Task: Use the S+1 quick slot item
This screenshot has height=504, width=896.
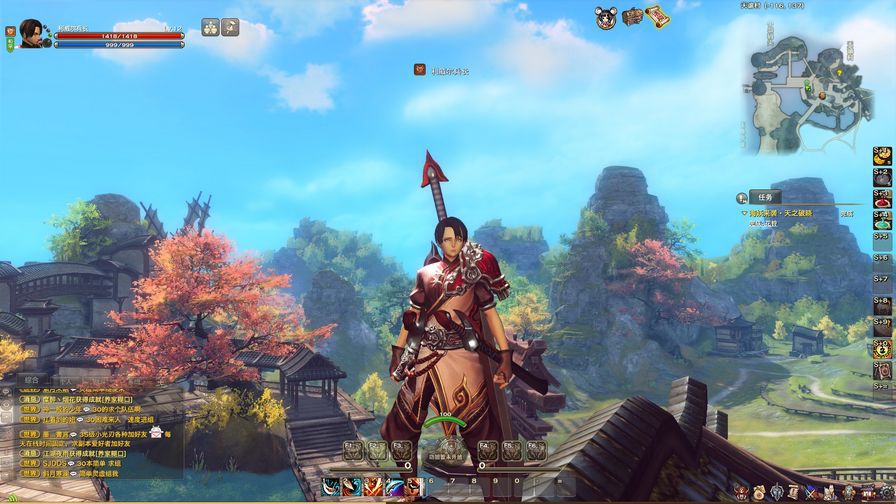Action: click(882, 156)
